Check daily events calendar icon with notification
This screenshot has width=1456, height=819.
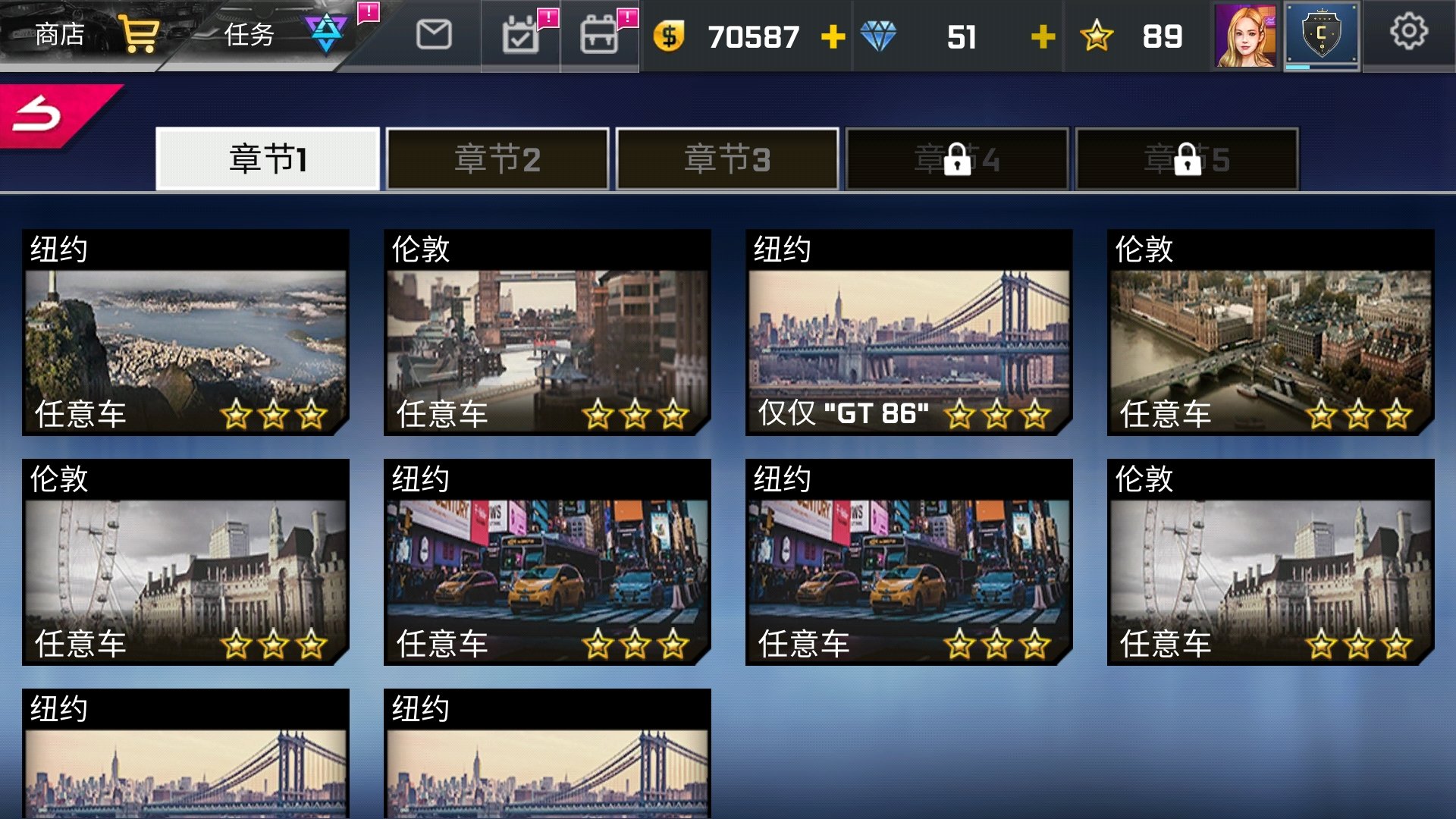(x=521, y=34)
